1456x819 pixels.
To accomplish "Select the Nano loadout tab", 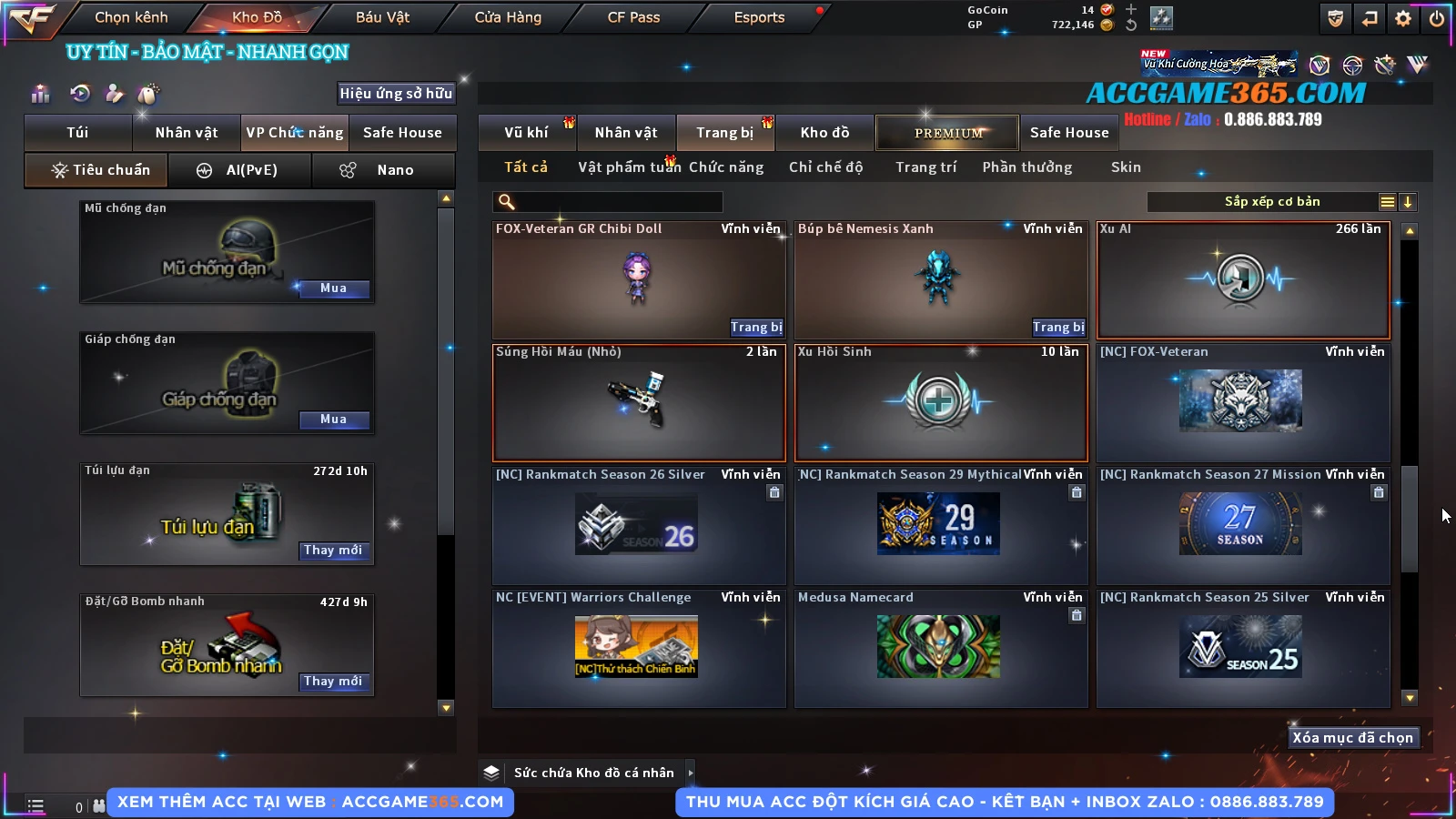I will click(383, 170).
